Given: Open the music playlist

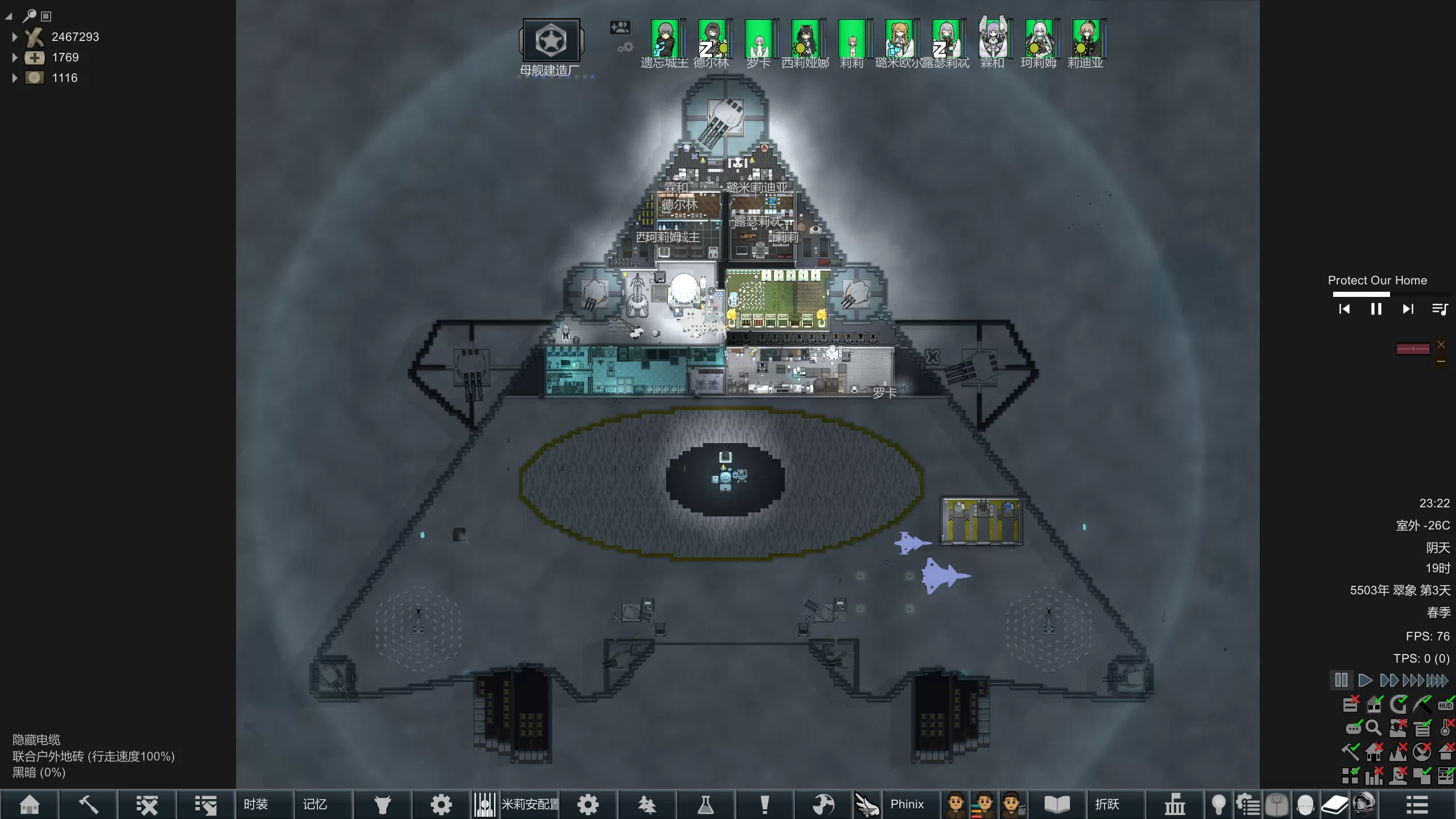Looking at the screenshot, I should coord(1440,309).
